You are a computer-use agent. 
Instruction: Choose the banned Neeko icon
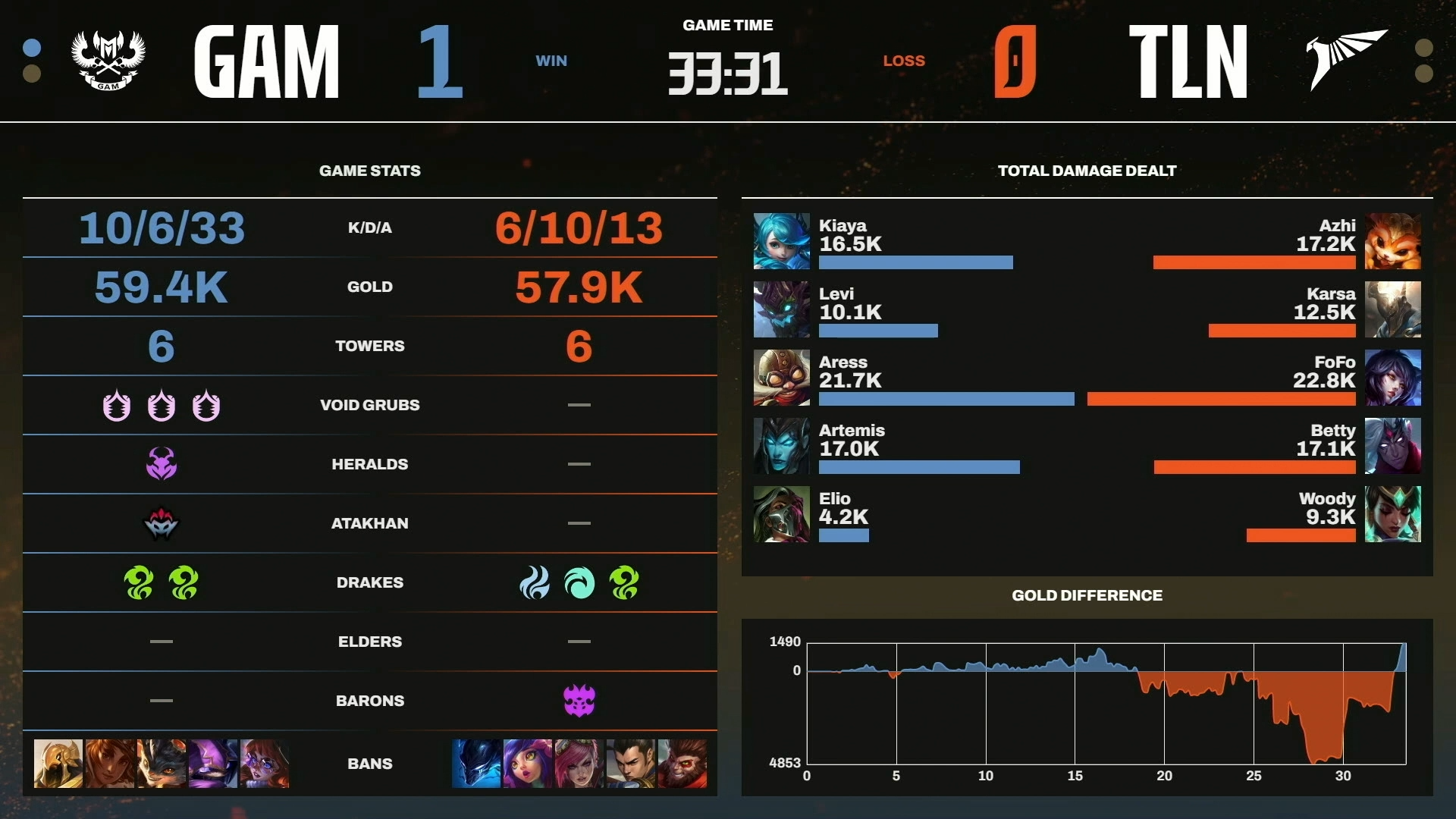click(528, 763)
